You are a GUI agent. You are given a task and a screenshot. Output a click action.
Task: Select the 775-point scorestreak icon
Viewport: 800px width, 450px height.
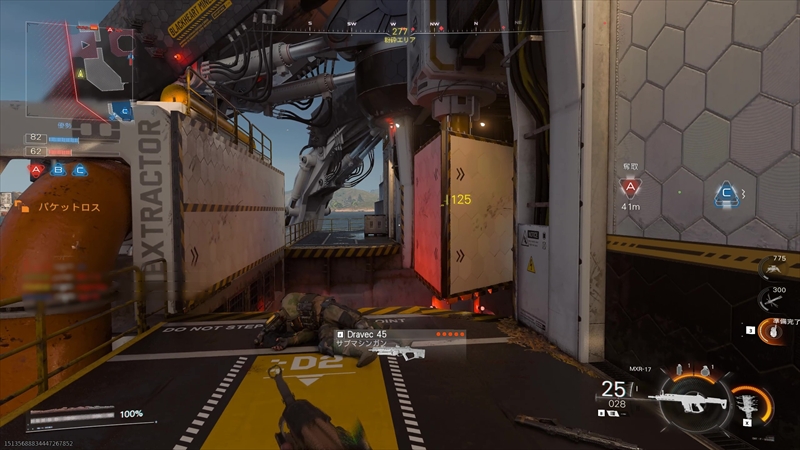point(771,268)
